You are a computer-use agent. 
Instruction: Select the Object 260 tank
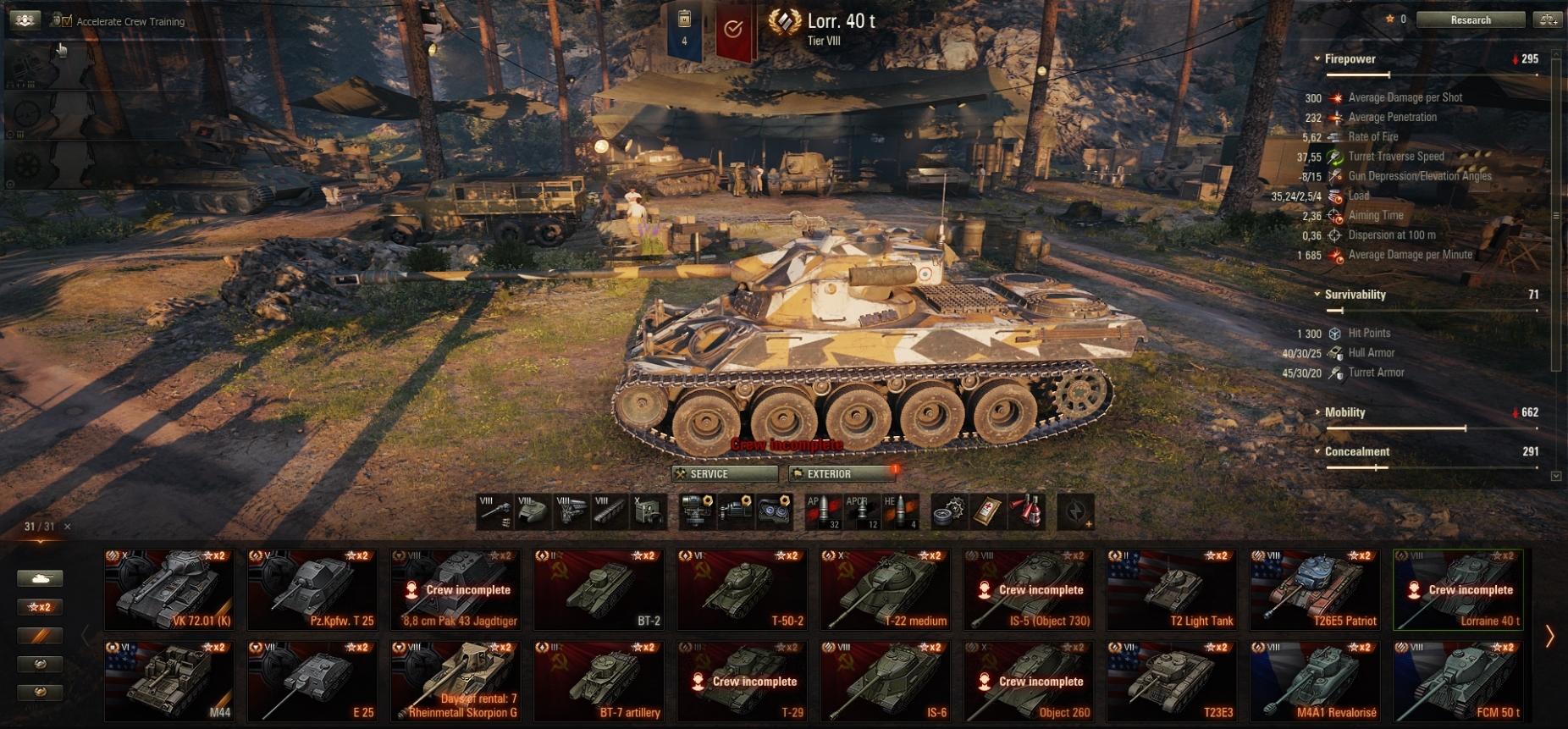click(x=1028, y=681)
